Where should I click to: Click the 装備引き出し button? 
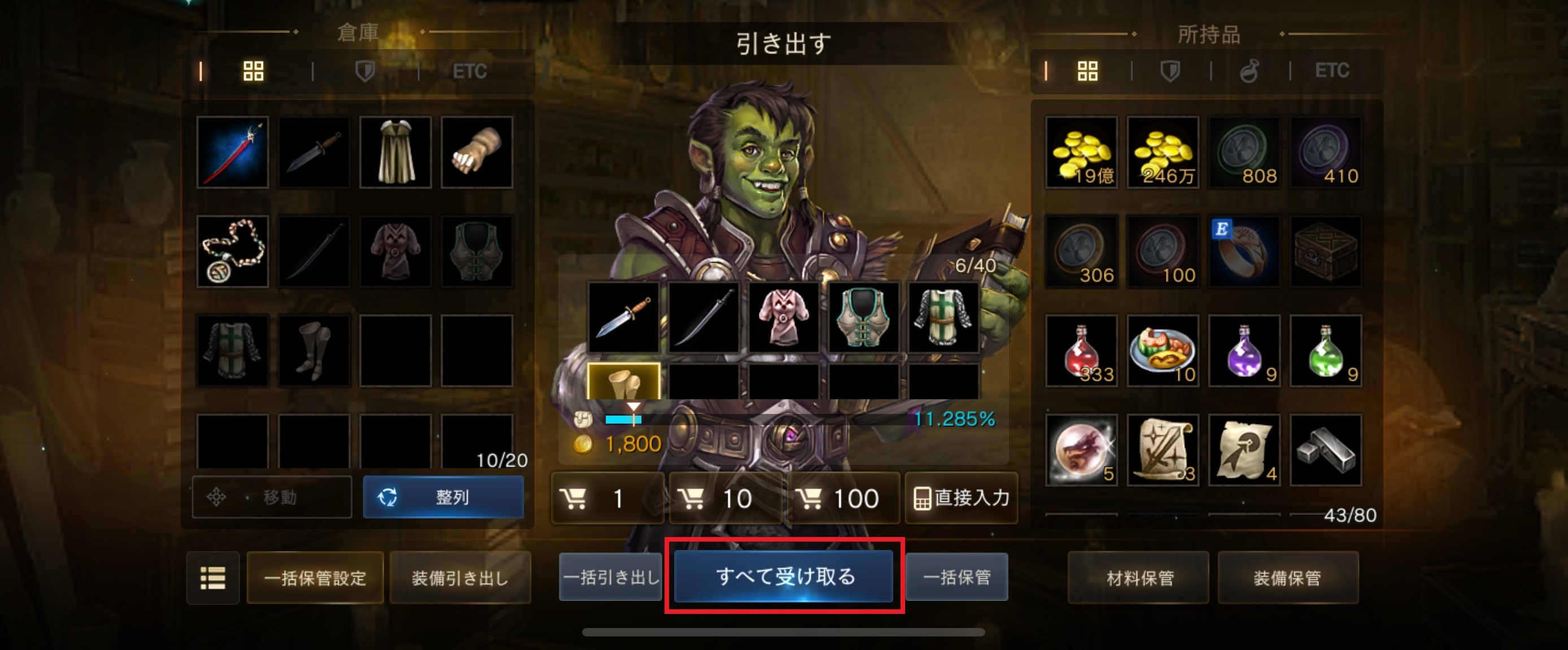460,578
